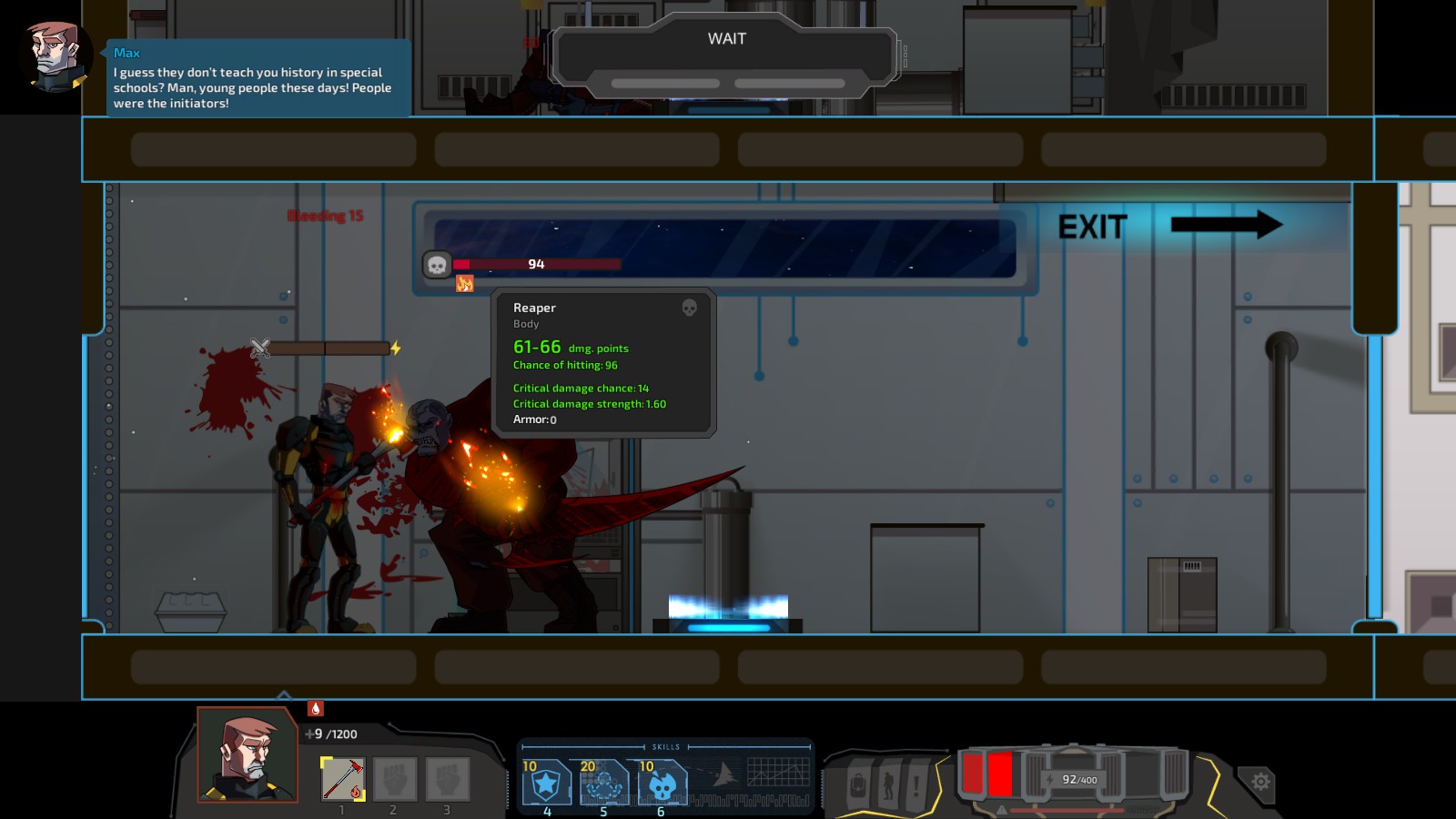The width and height of the screenshot is (1456, 819).
Task: Click Max's dialogue avatar at top left
Action: (x=56, y=56)
